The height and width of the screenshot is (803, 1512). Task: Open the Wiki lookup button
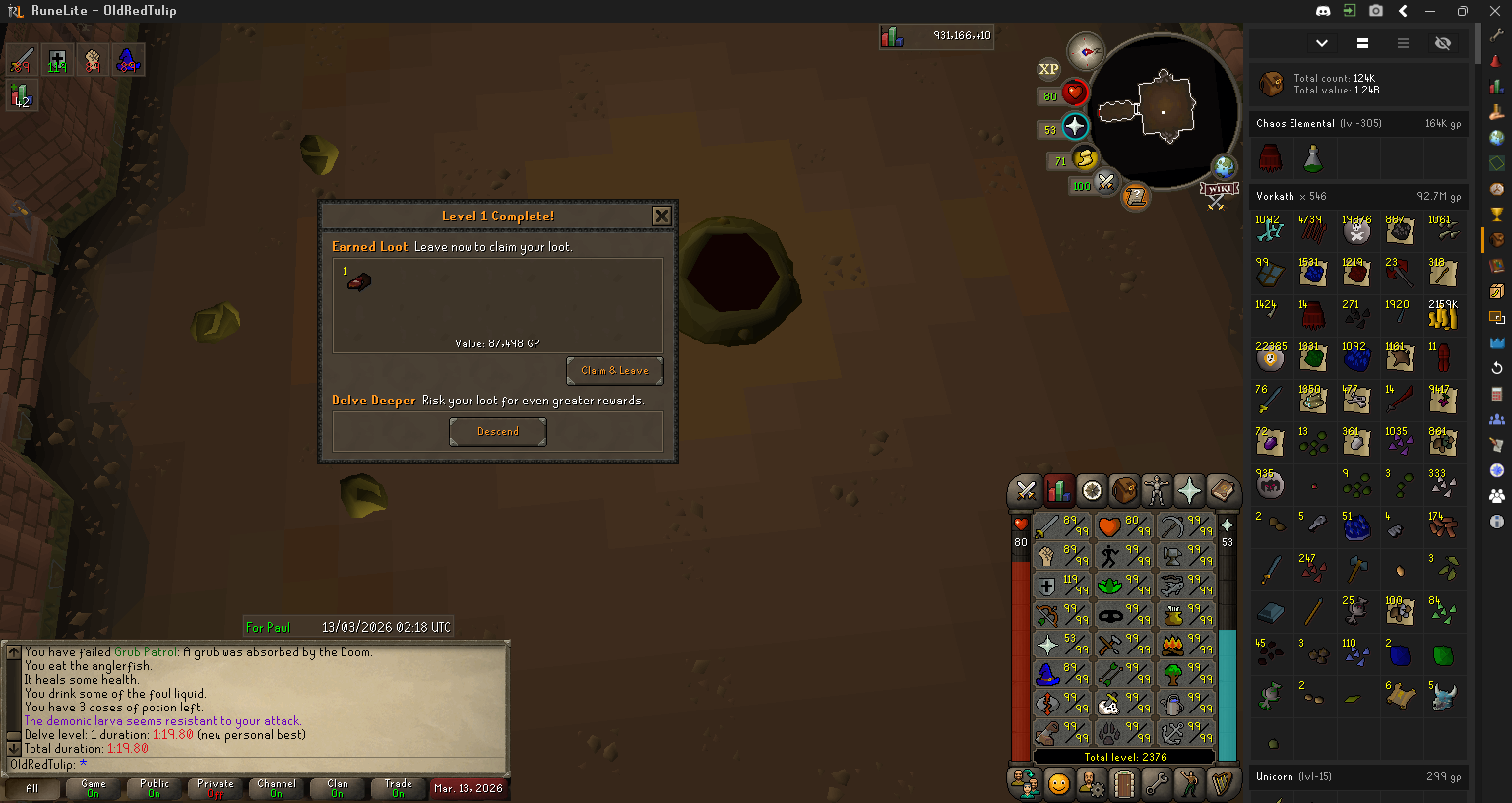coord(1219,191)
